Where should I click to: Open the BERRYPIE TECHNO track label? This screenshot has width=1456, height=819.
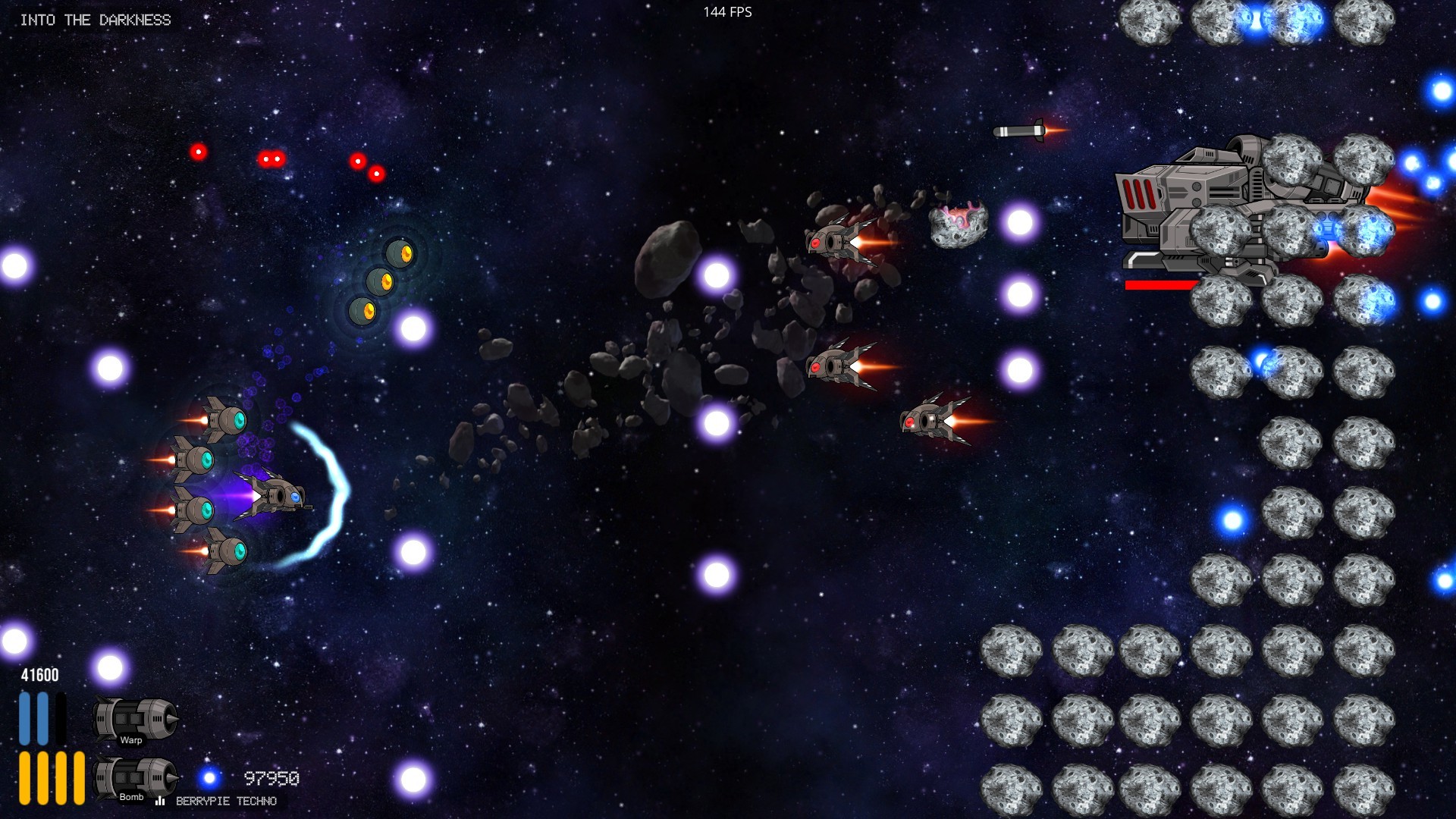pos(225,801)
